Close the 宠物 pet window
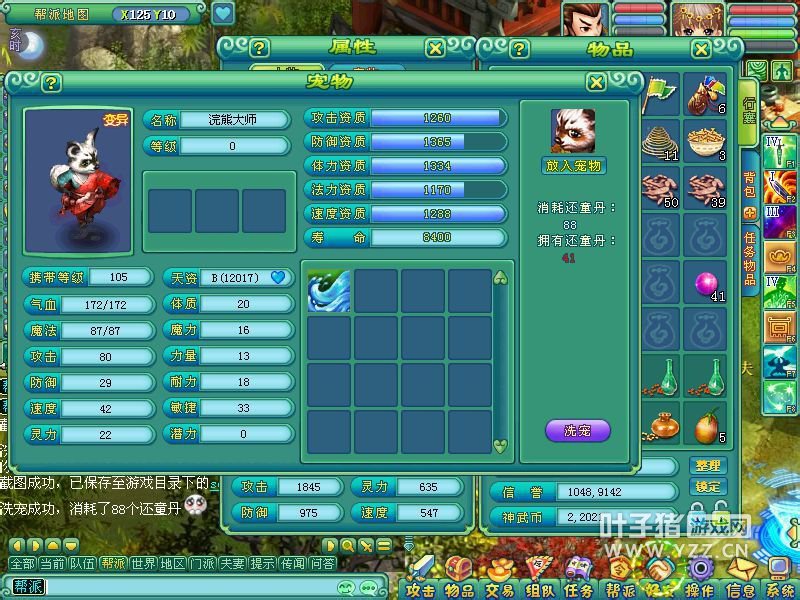 (x=596, y=83)
